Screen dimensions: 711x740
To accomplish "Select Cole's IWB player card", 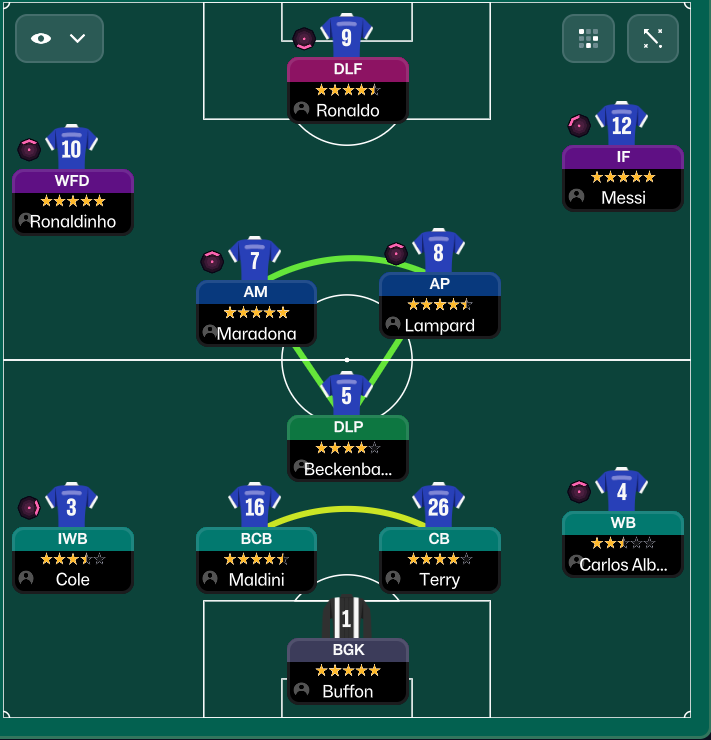I will coord(72,560).
